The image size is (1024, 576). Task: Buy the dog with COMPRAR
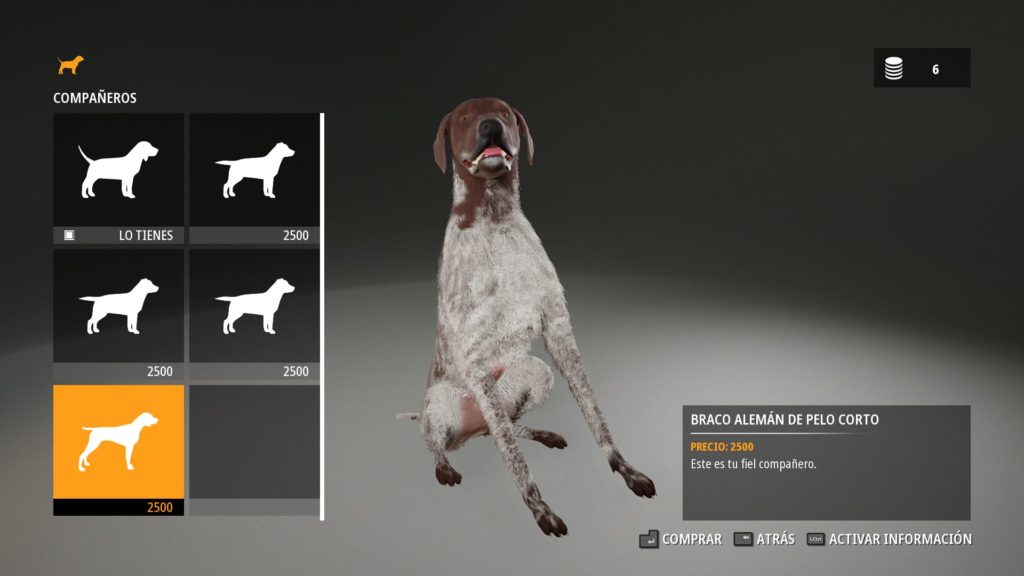click(681, 539)
